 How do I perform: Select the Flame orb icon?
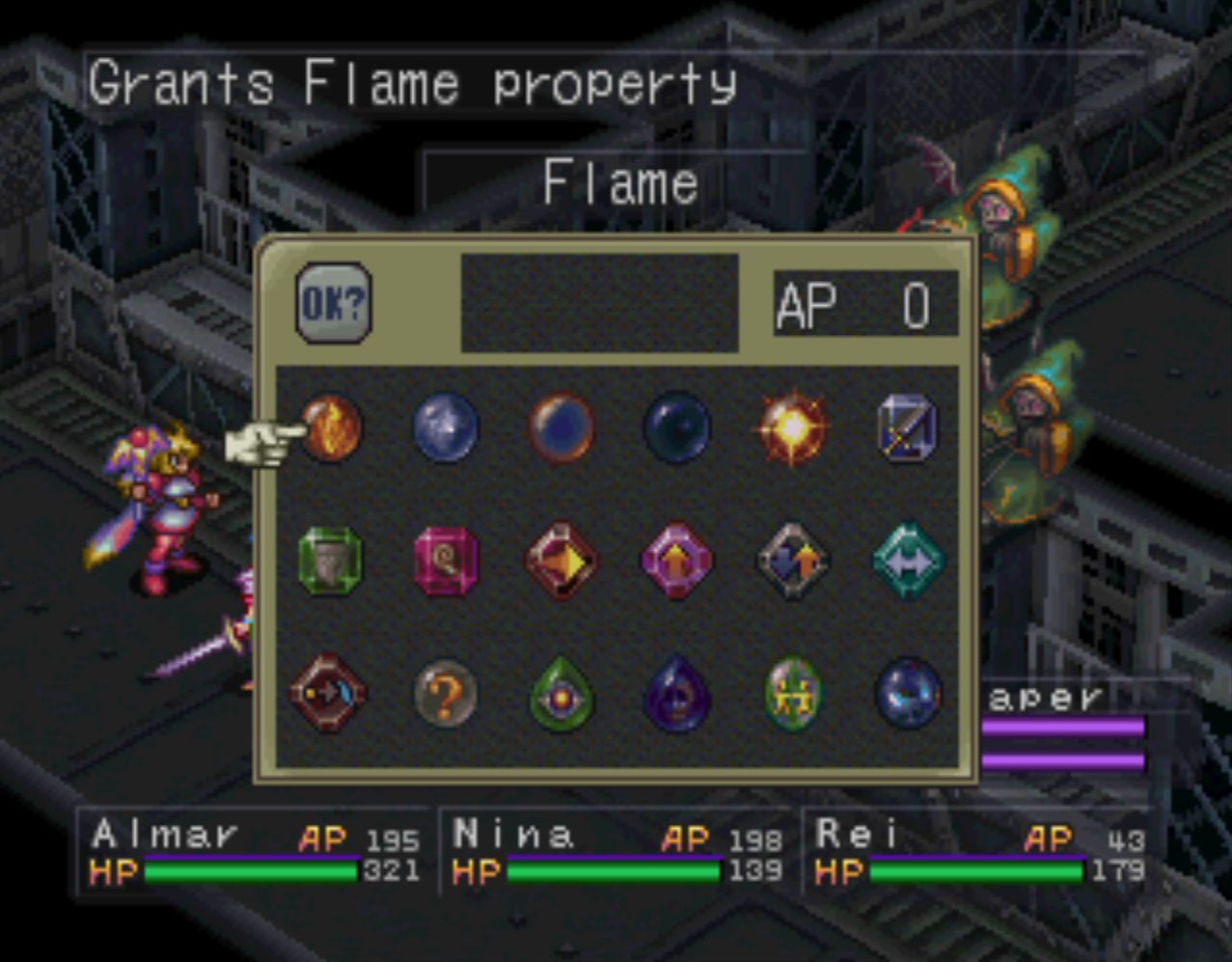tap(332, 427)
